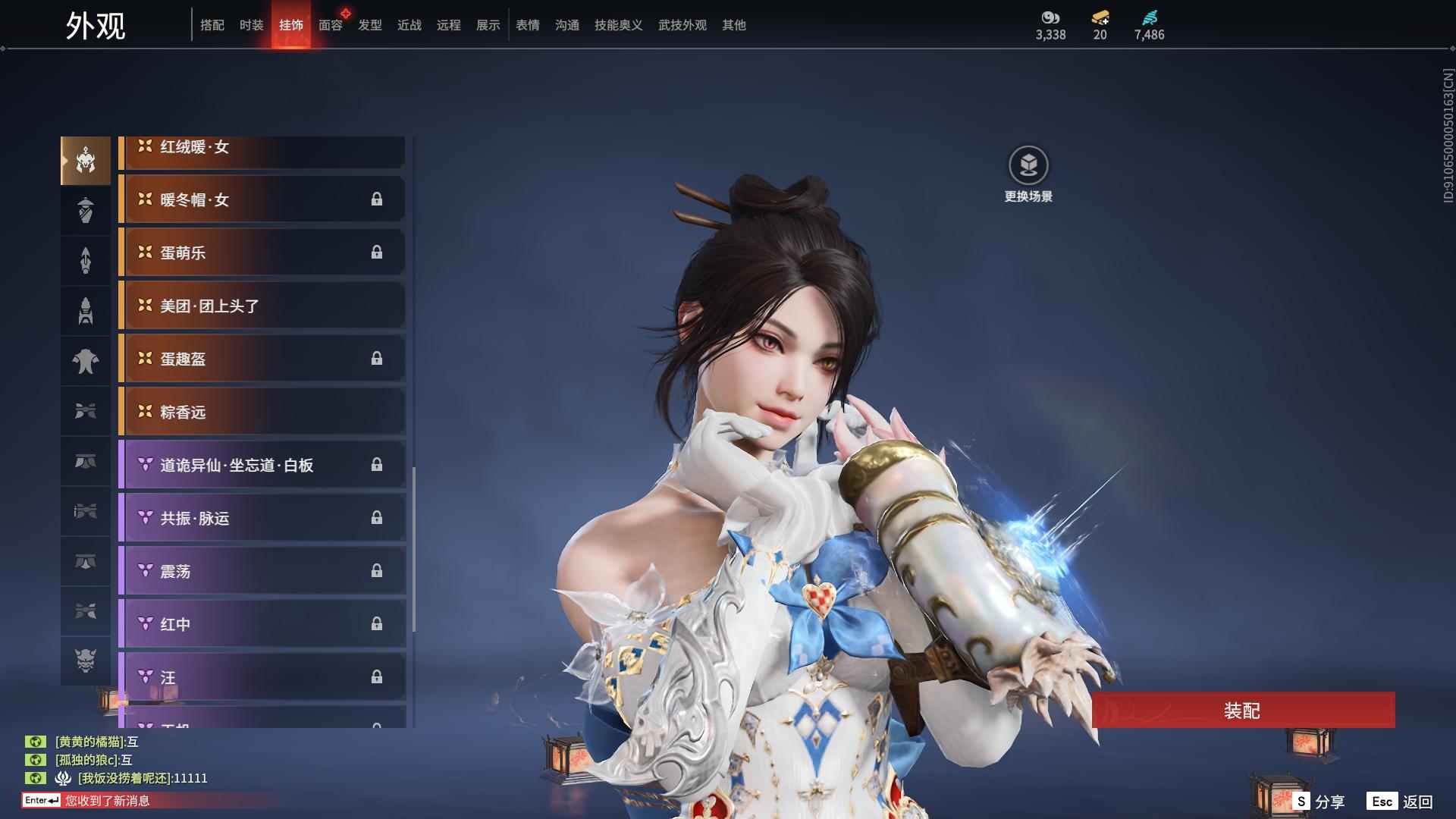Open the 搭配 tab
Image resolution: width=1456 pixels, height=819 pixels.
[x=212, y=25]
